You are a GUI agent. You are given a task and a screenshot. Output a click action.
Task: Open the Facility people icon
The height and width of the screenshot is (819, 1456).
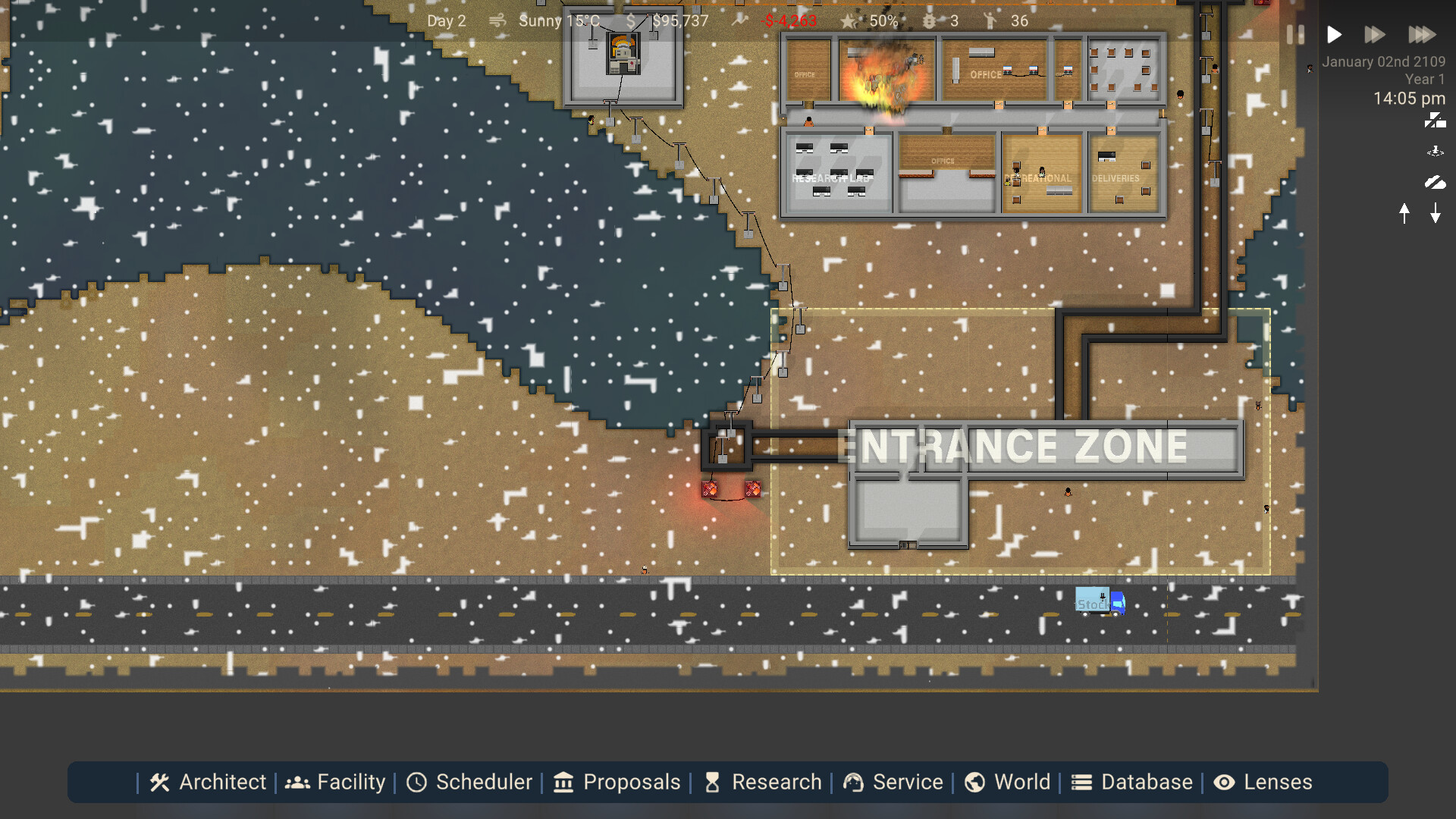click(x=297, y=782)
